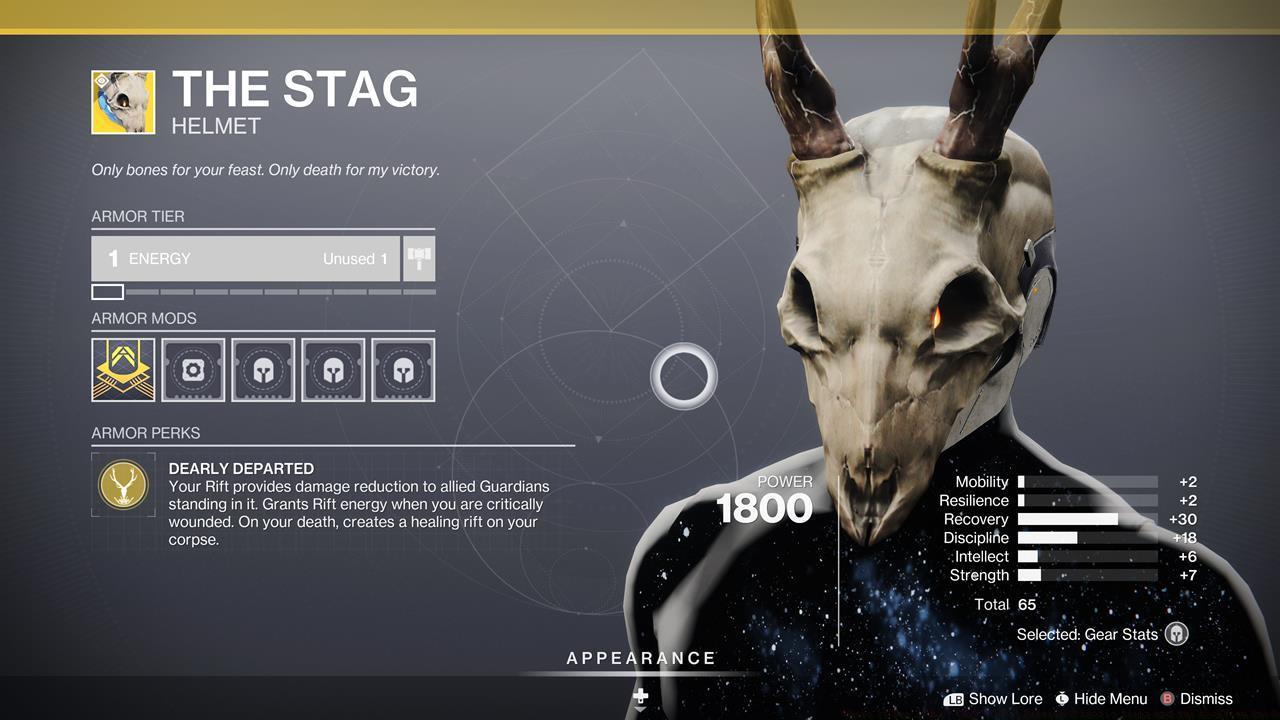Click the hammer upgrade button beside Energy
1280x720 pixels.
[x=419, y=259]
